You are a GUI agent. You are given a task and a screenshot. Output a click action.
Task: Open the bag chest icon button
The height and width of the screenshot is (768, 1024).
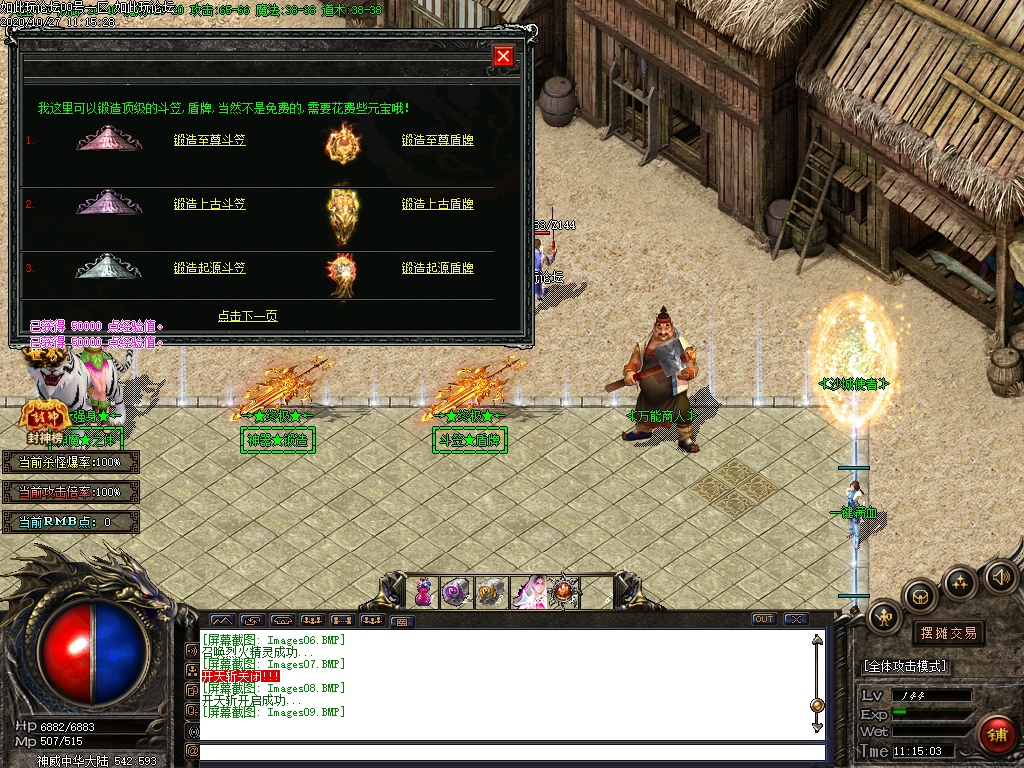coord(920,597)
